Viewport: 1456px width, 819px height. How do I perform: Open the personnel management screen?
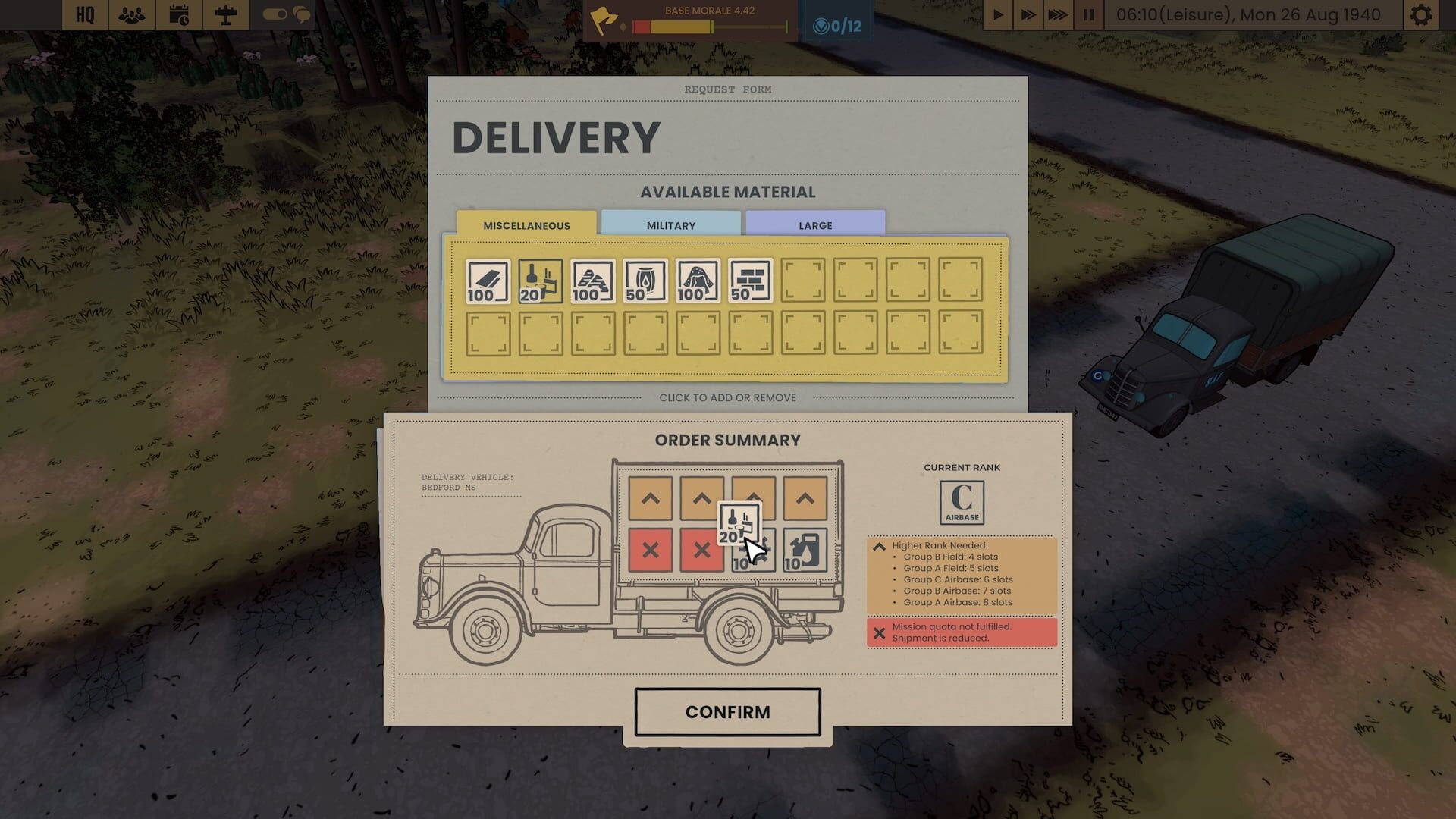pyautogui.click(x=130, y=14)
